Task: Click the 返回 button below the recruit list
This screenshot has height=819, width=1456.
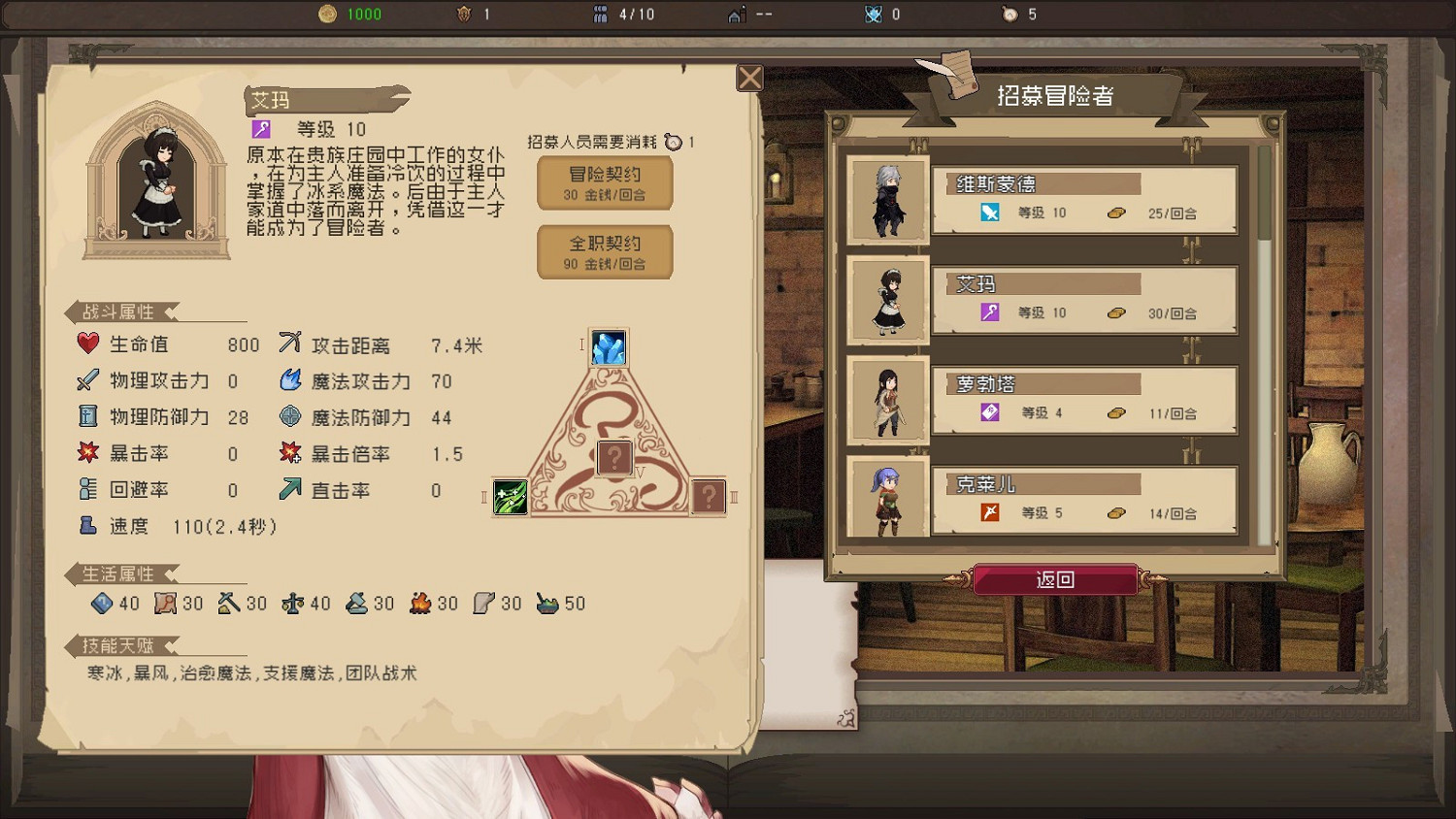Action: (1056, 579)
